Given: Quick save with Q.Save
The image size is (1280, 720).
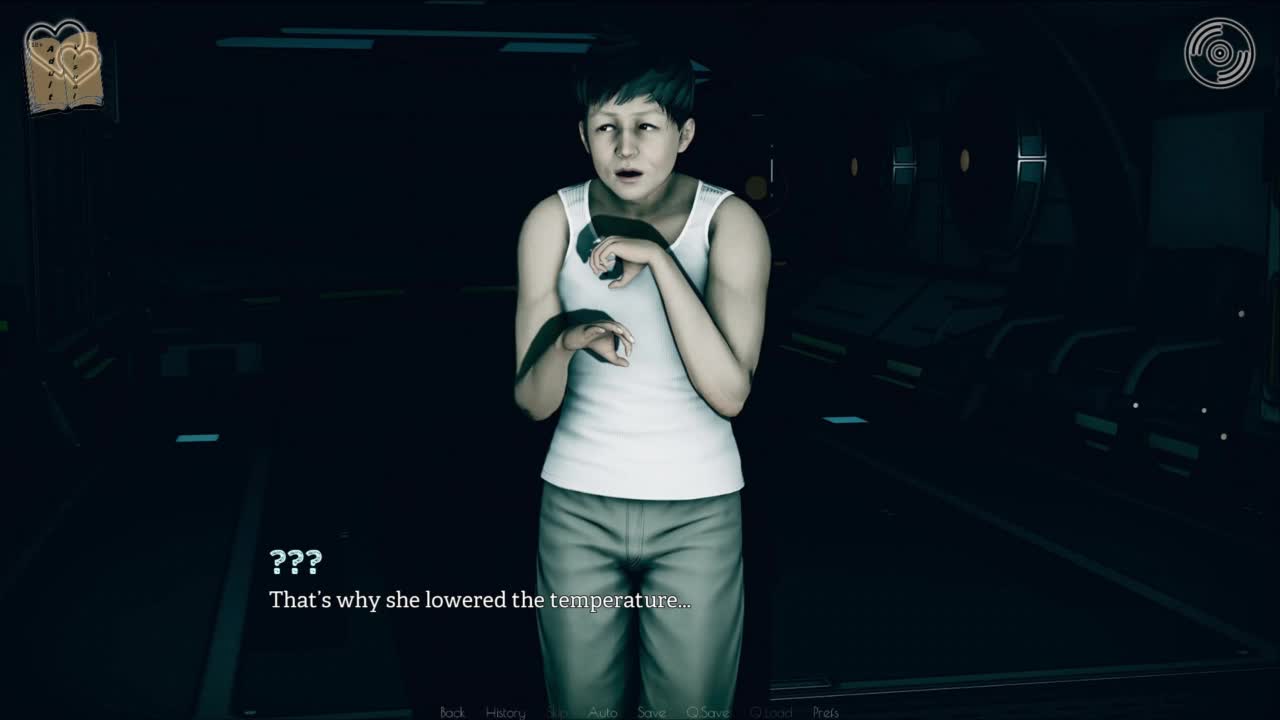Looking at the screenshot, I should coord(707,712).
